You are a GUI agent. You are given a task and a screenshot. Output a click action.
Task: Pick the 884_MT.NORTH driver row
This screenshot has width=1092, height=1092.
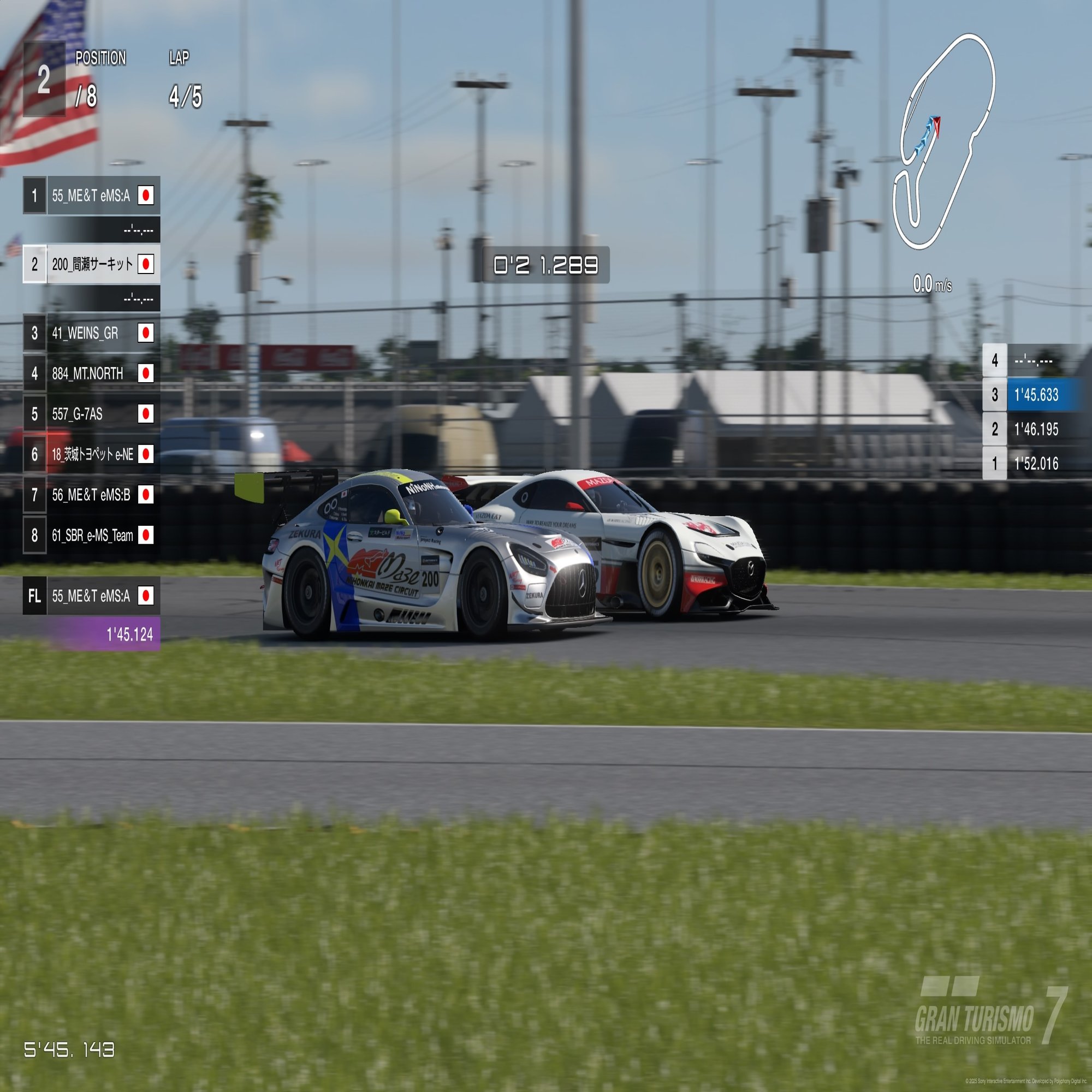tap(92, 373)
